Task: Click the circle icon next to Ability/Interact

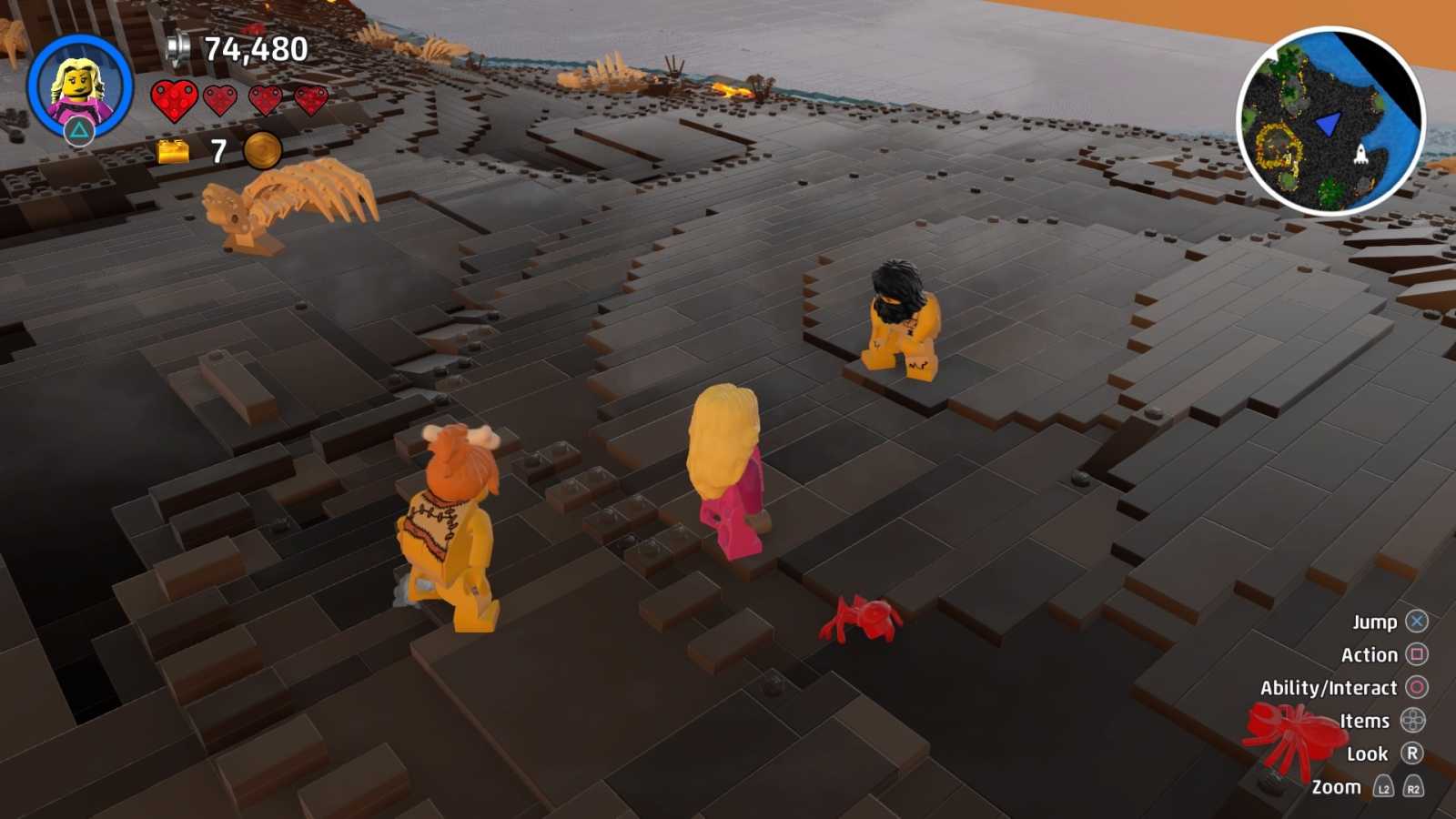Action: click(x=1416, y=687)
